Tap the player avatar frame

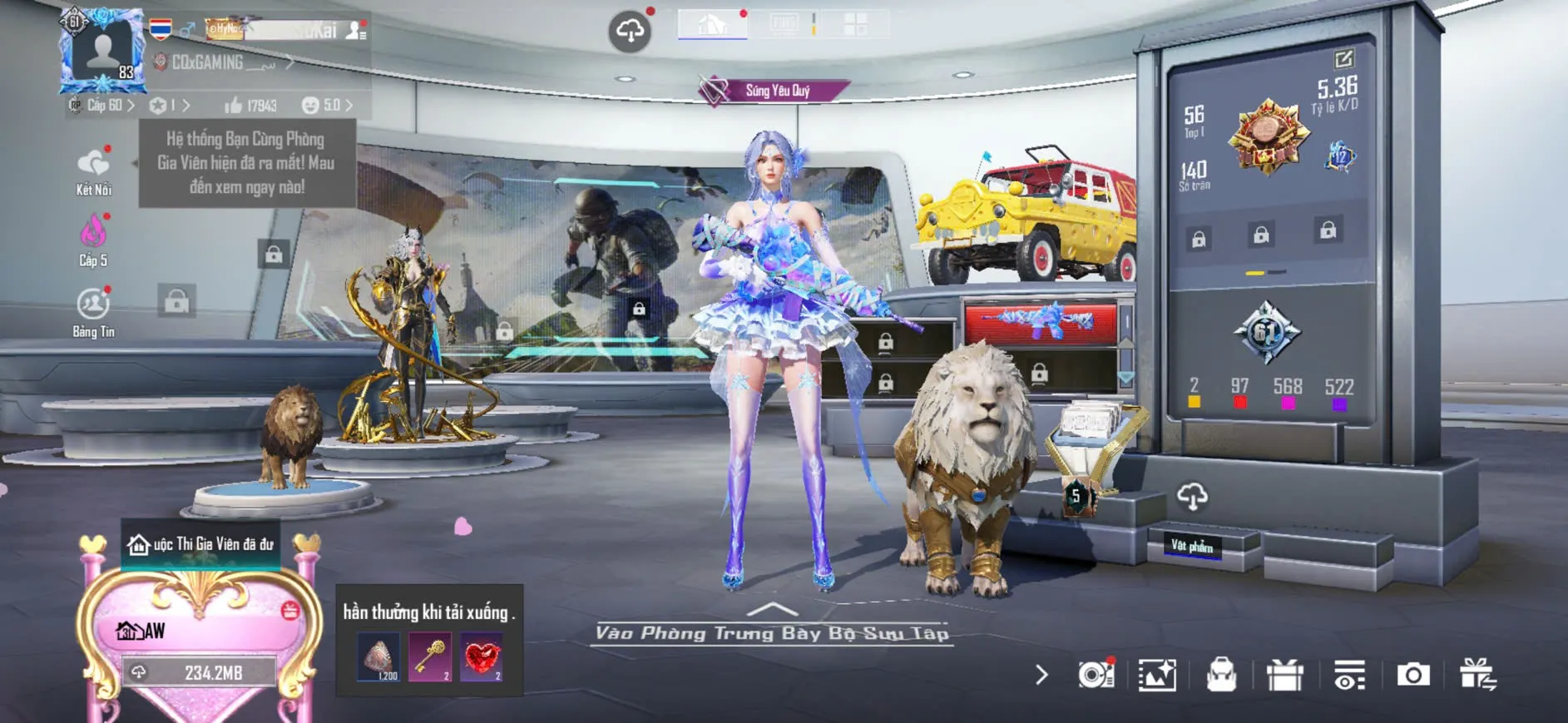[x=103, y=50]
